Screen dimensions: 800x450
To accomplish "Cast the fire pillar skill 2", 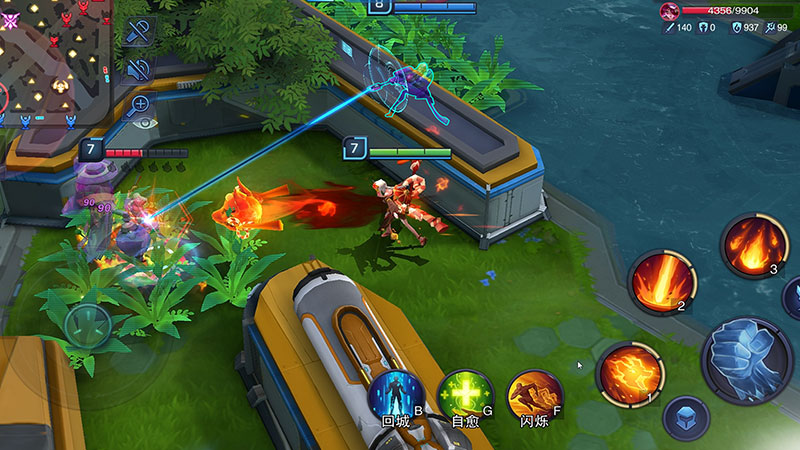I will point(661,282).
